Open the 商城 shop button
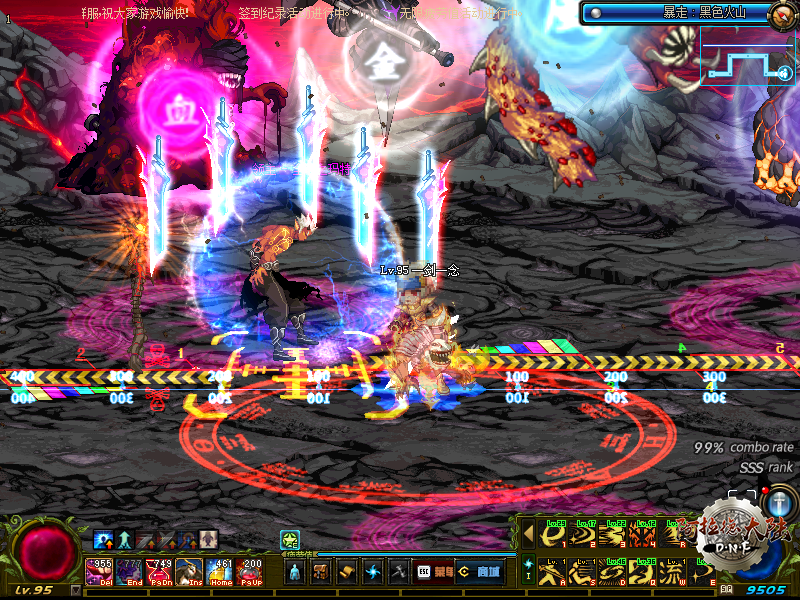The image size is (800, 600). tap(478, 572)
